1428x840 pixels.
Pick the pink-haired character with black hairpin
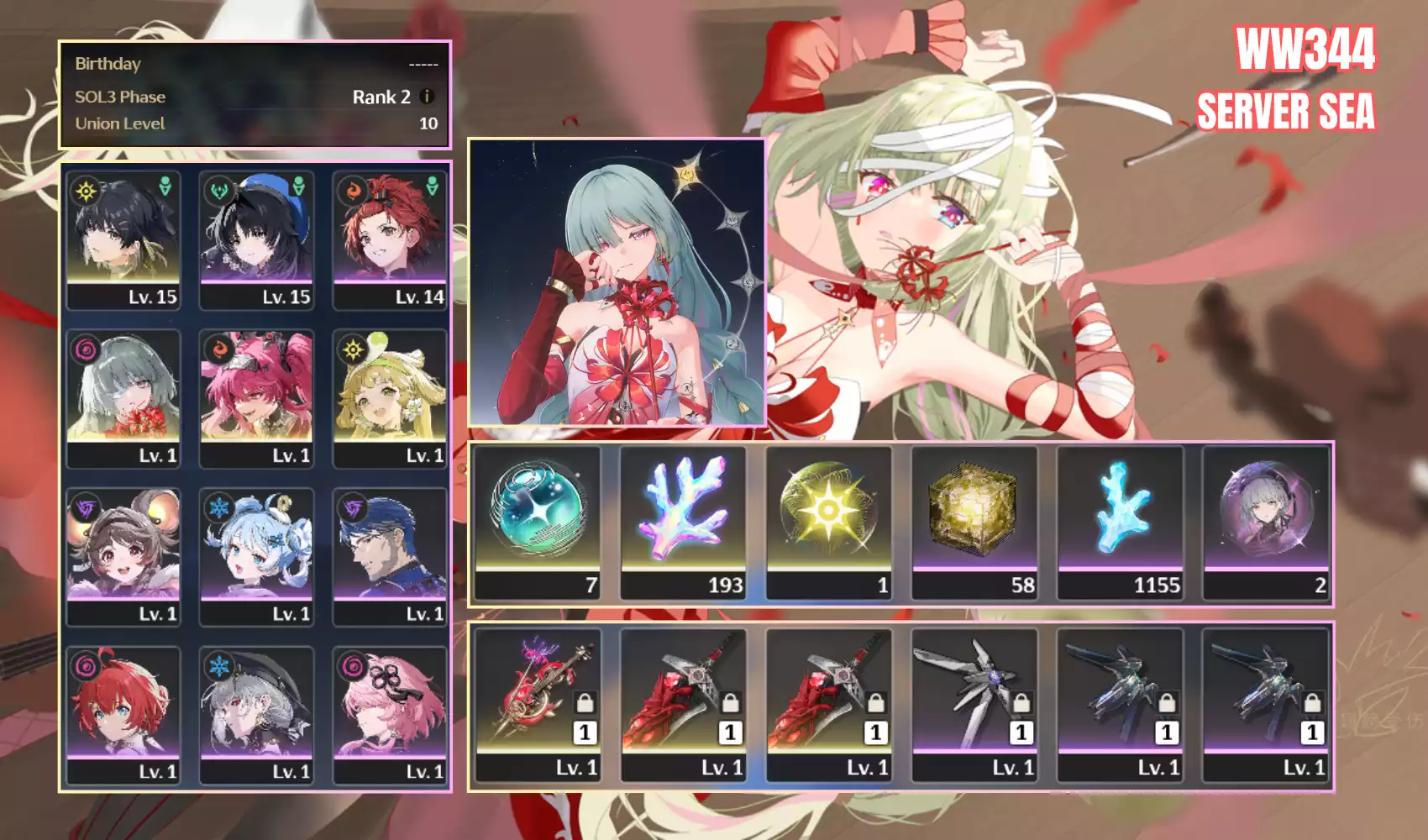(390, 715)
